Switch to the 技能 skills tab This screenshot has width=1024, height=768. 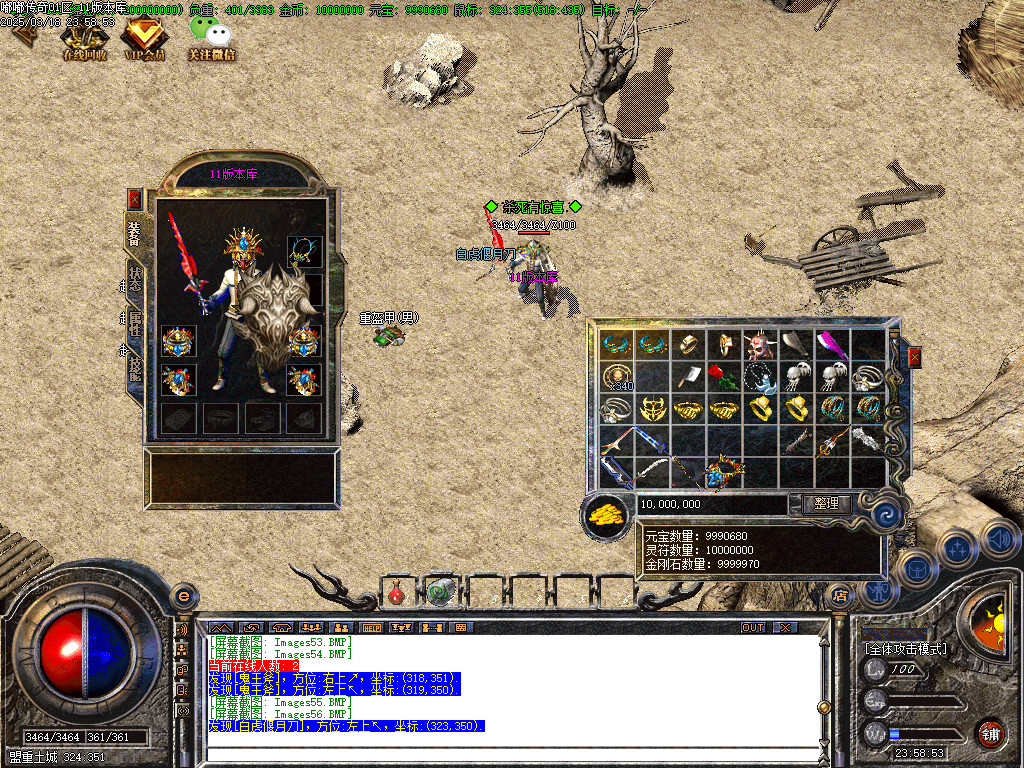(x=134, y=368)
